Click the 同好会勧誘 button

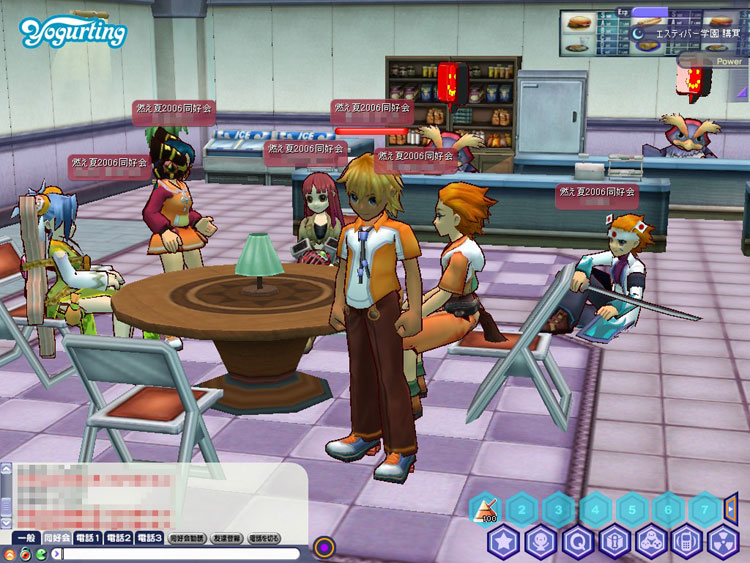pos(186,538)
